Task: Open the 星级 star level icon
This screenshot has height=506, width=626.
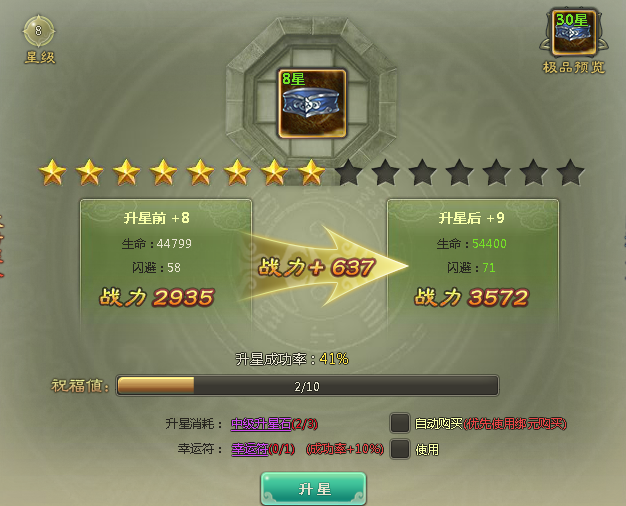Action: (39, 31)
